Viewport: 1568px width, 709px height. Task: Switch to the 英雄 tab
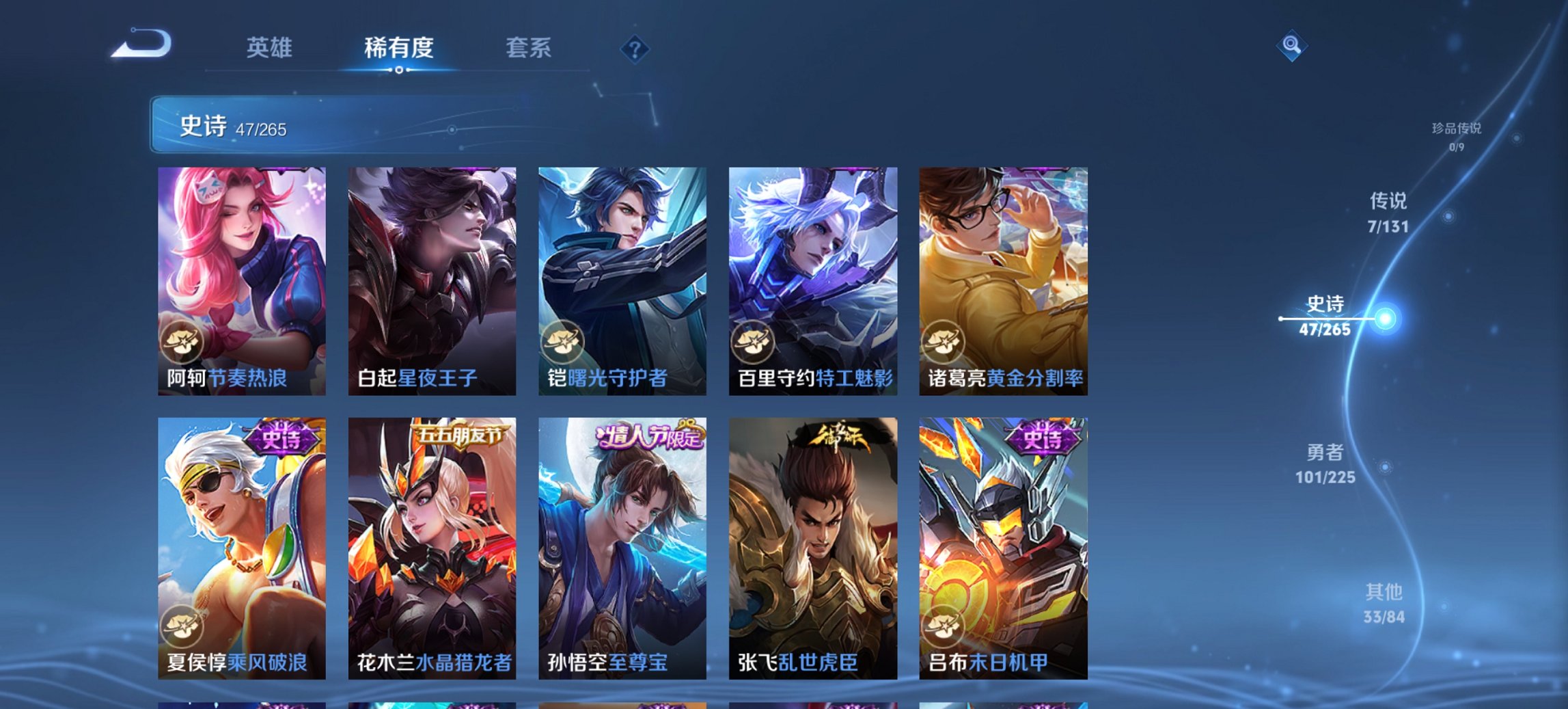(271, 49)
